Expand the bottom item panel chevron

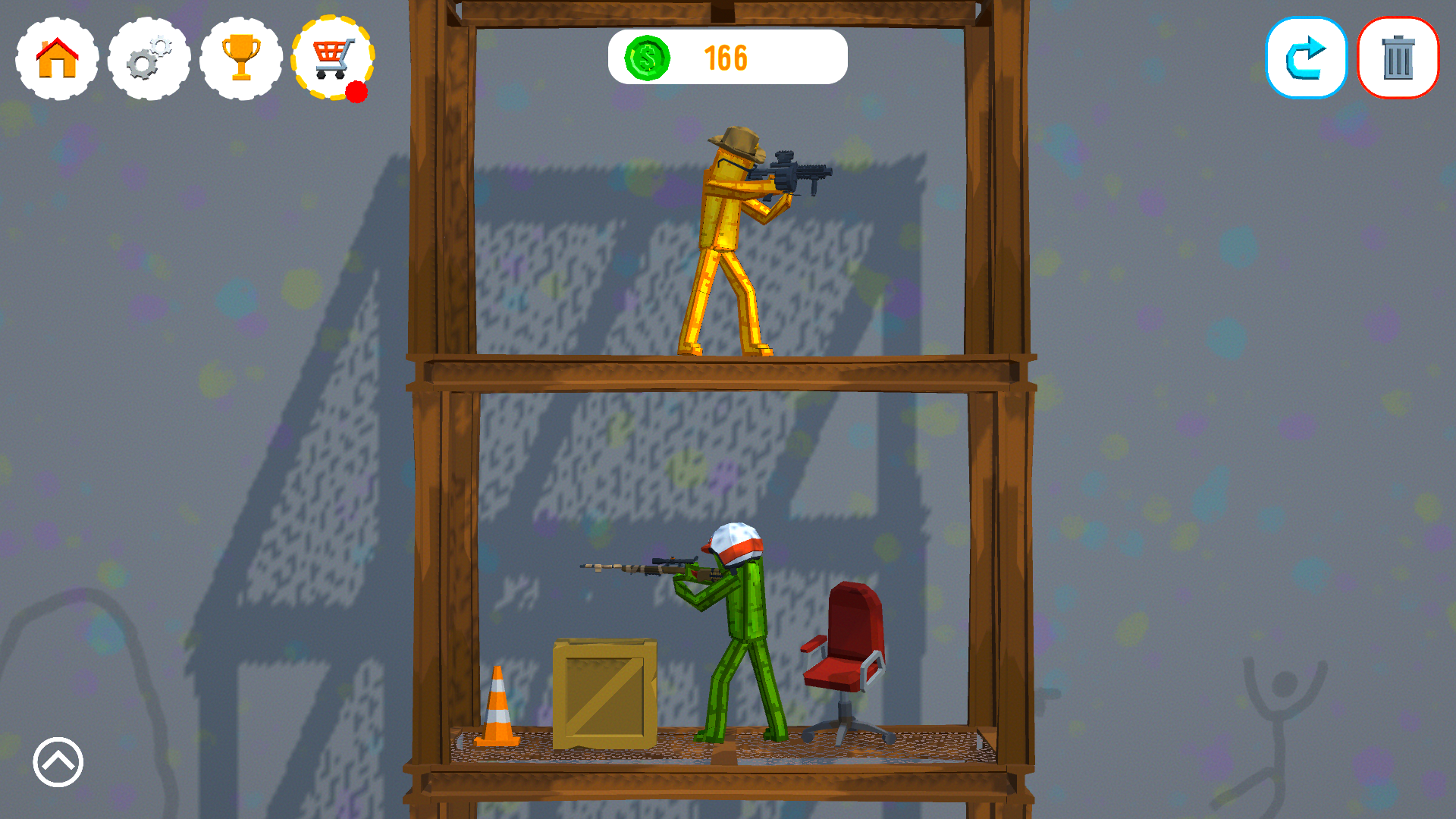57,762
